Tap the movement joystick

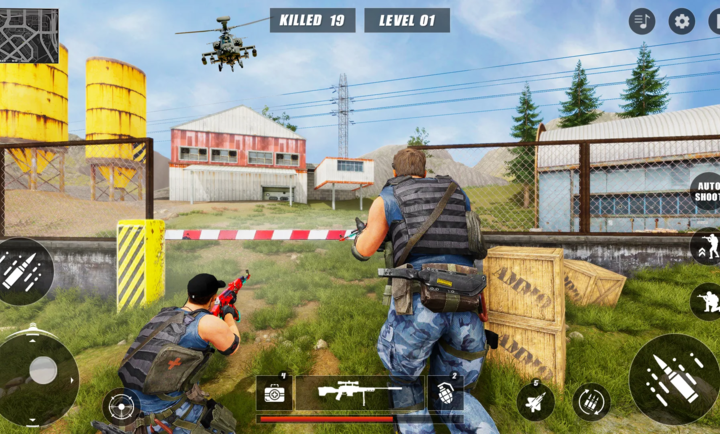(x=41, y=371)
